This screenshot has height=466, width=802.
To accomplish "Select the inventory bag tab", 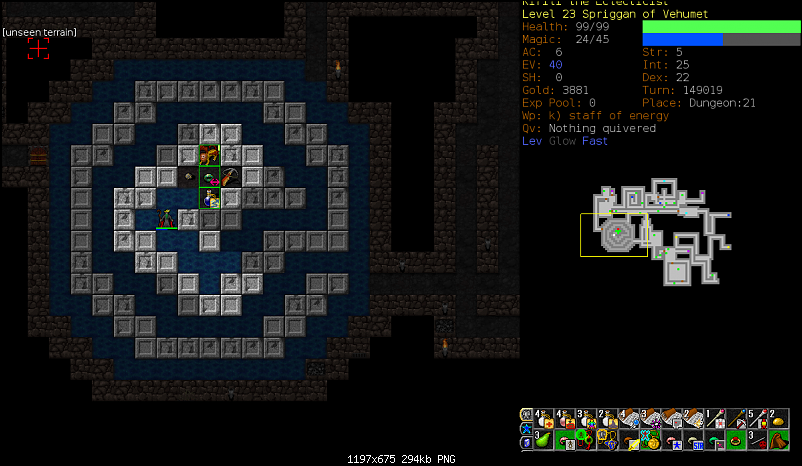I will (x=526, y=414).
